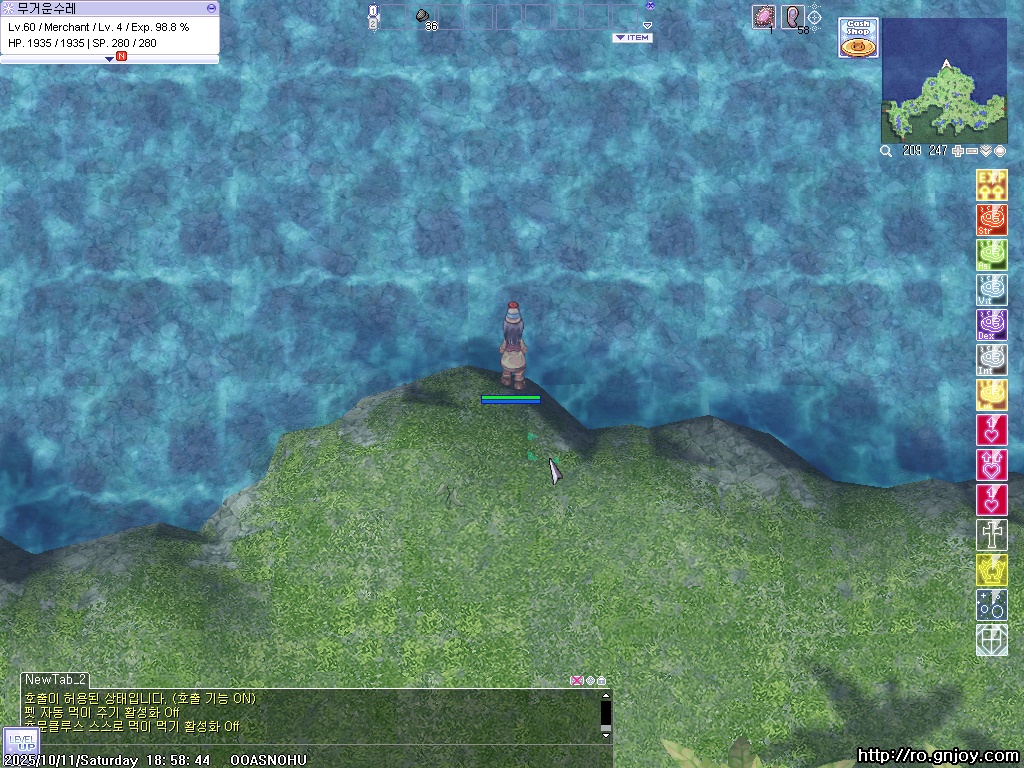Click the Str buff icon

point(991,220)
